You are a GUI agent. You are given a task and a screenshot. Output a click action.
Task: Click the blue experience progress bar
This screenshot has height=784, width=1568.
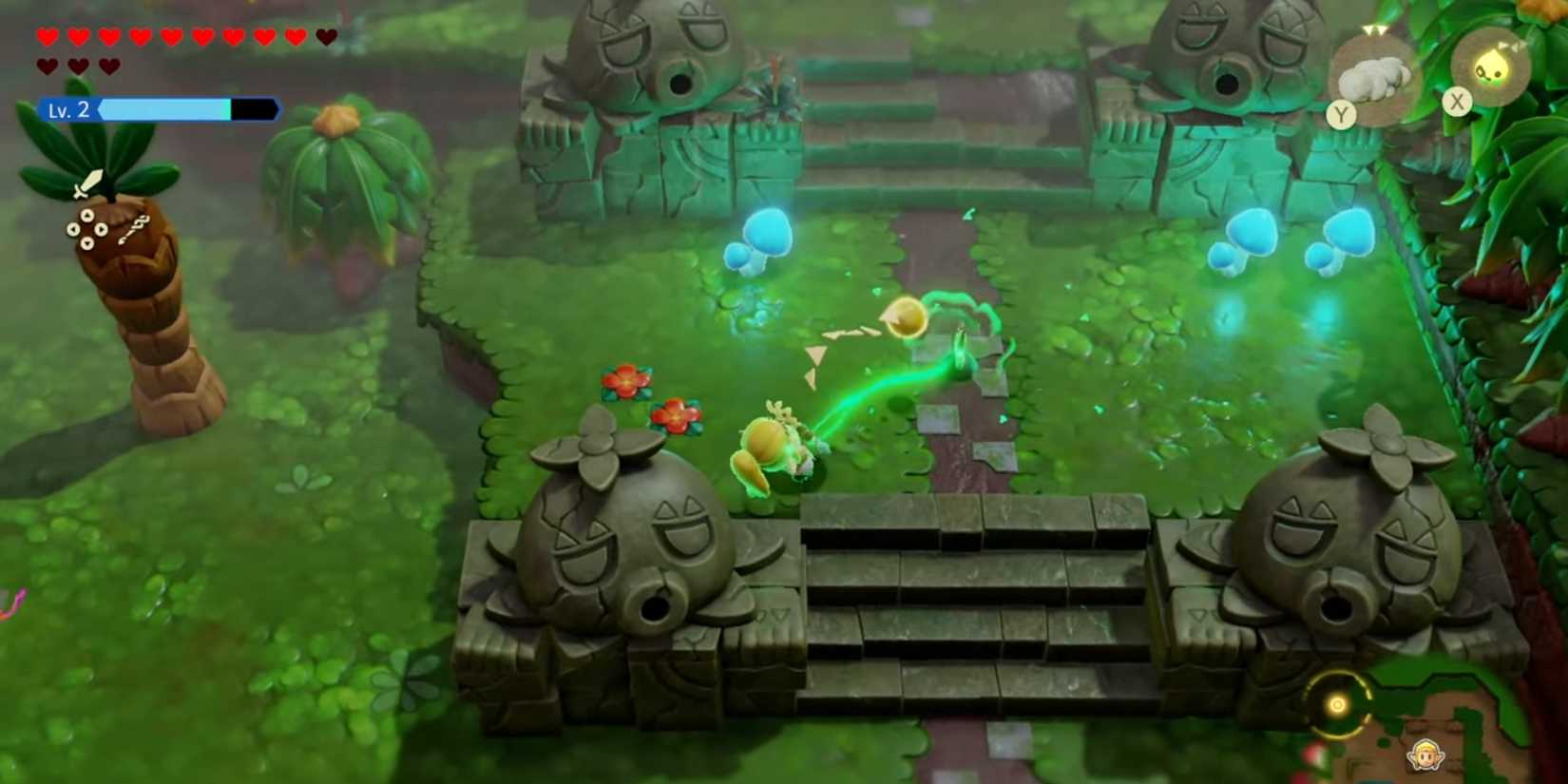coord(166,109)
